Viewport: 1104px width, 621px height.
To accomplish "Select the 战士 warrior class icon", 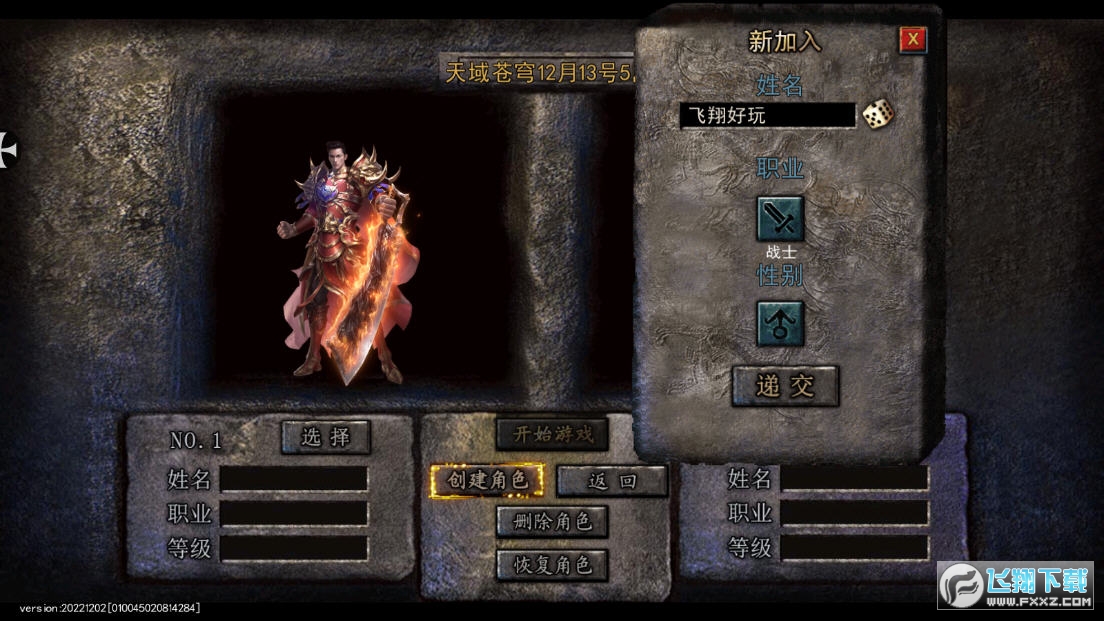I will pyautogui.click(x=780, y=219).
